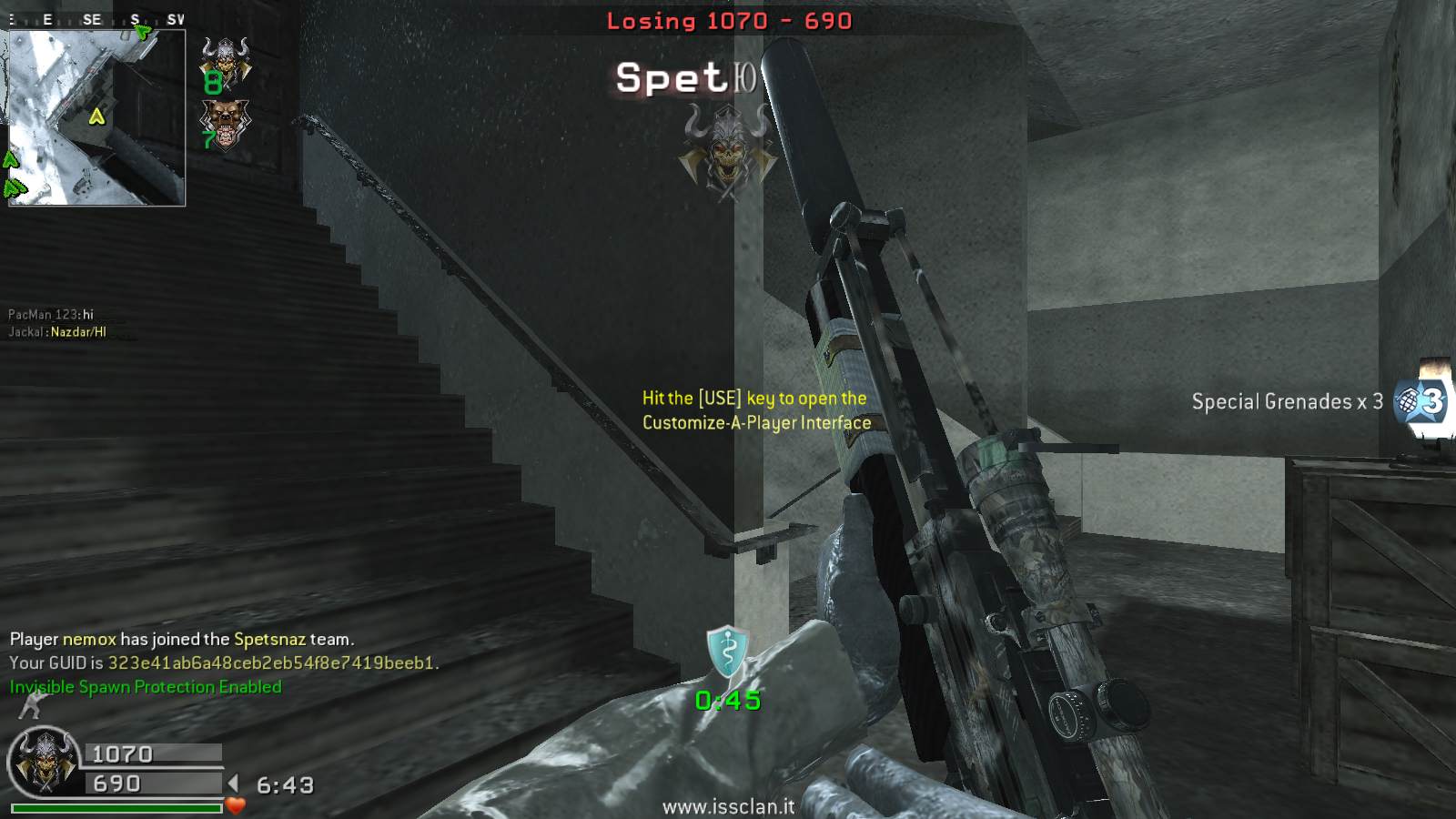
Task: Select the special grenades icon
Action: coord(1421,401)
